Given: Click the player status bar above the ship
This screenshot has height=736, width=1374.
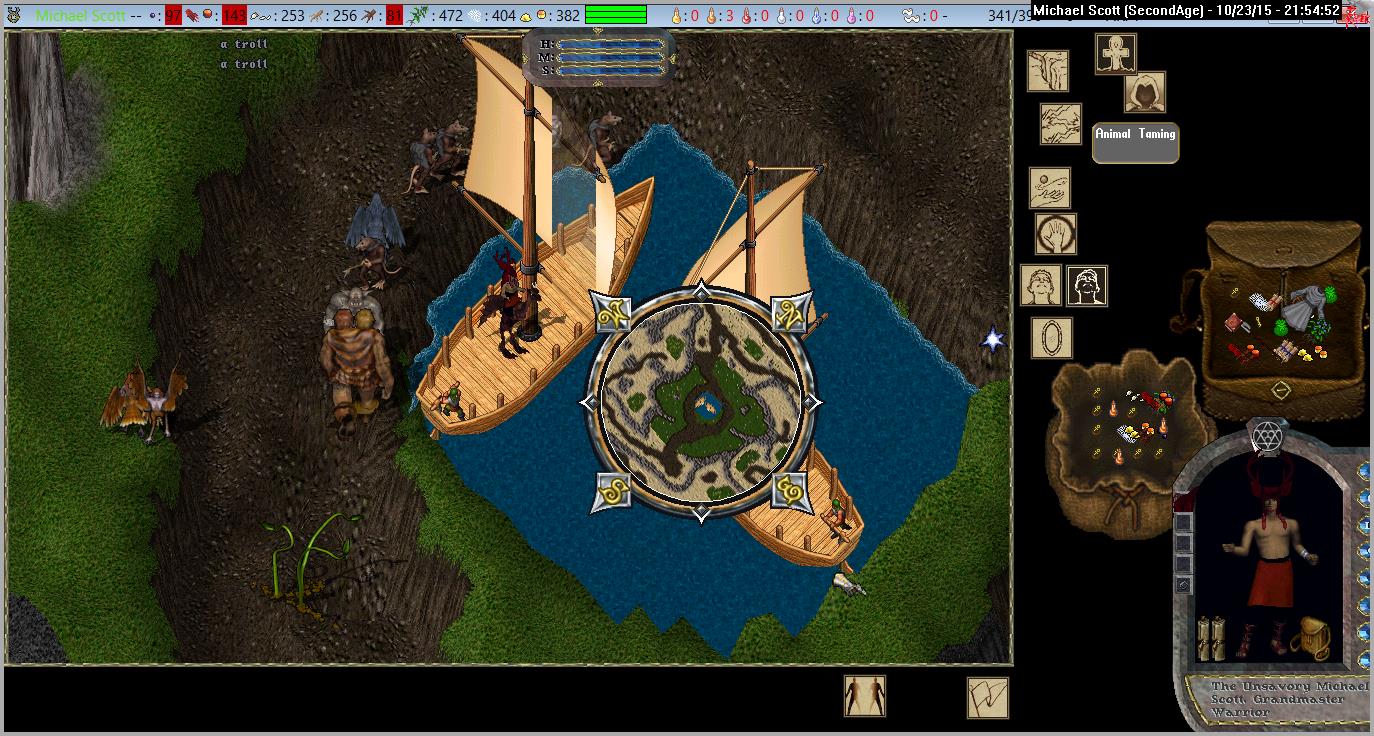Looking at the screenshot, I should click(599, 56).
